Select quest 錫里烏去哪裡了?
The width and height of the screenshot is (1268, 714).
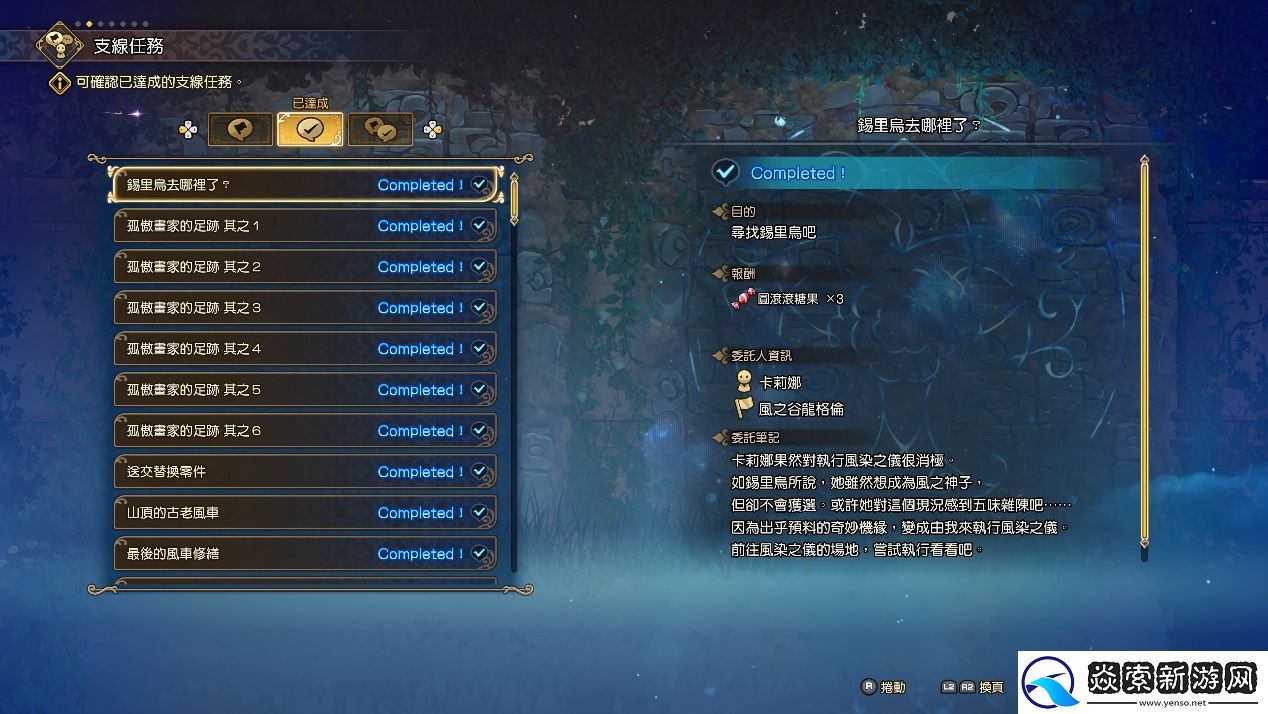tap(305, 185)
